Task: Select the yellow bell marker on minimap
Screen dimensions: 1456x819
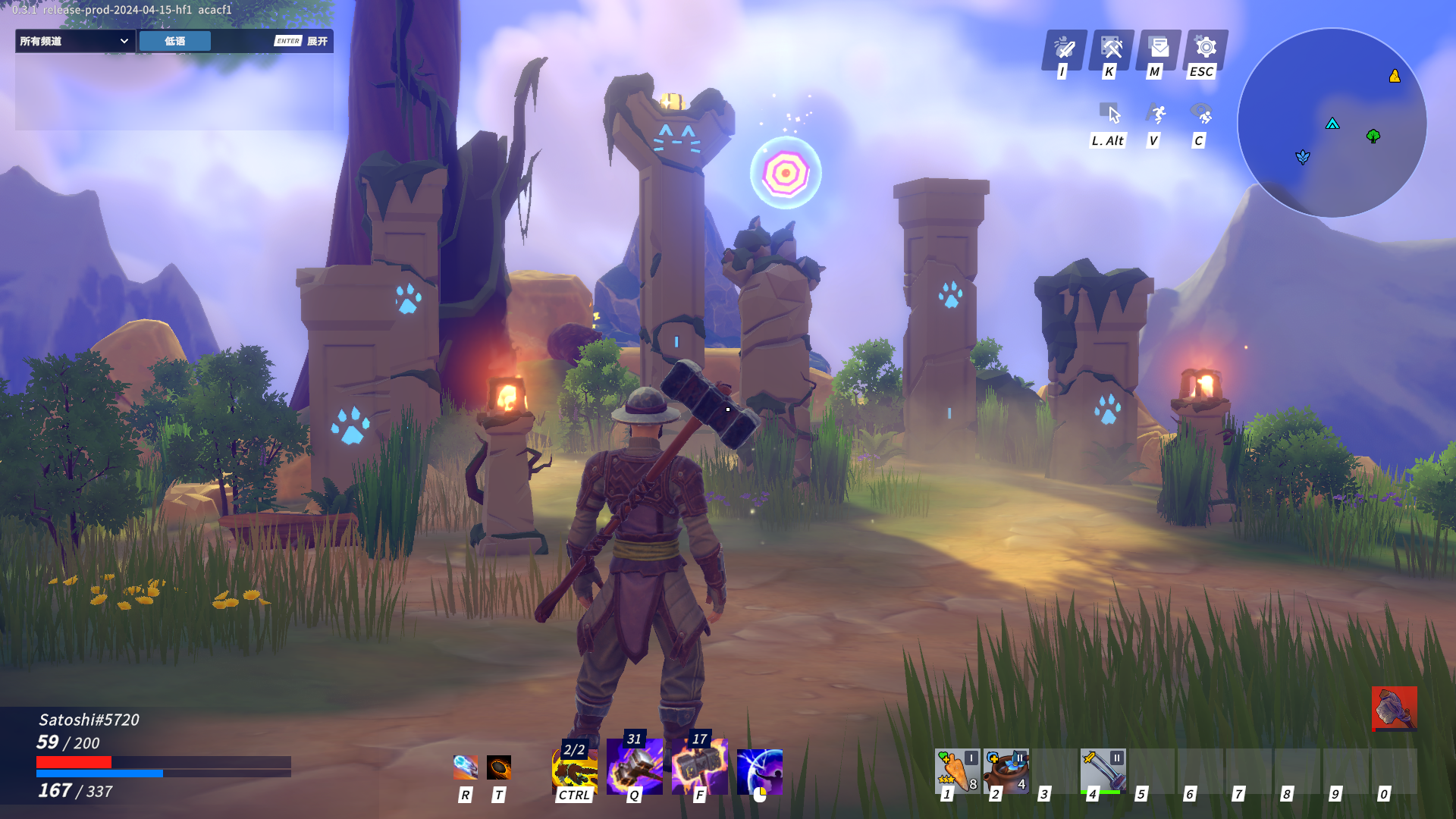Action: pyautogui.click(x=1395, y=76)
